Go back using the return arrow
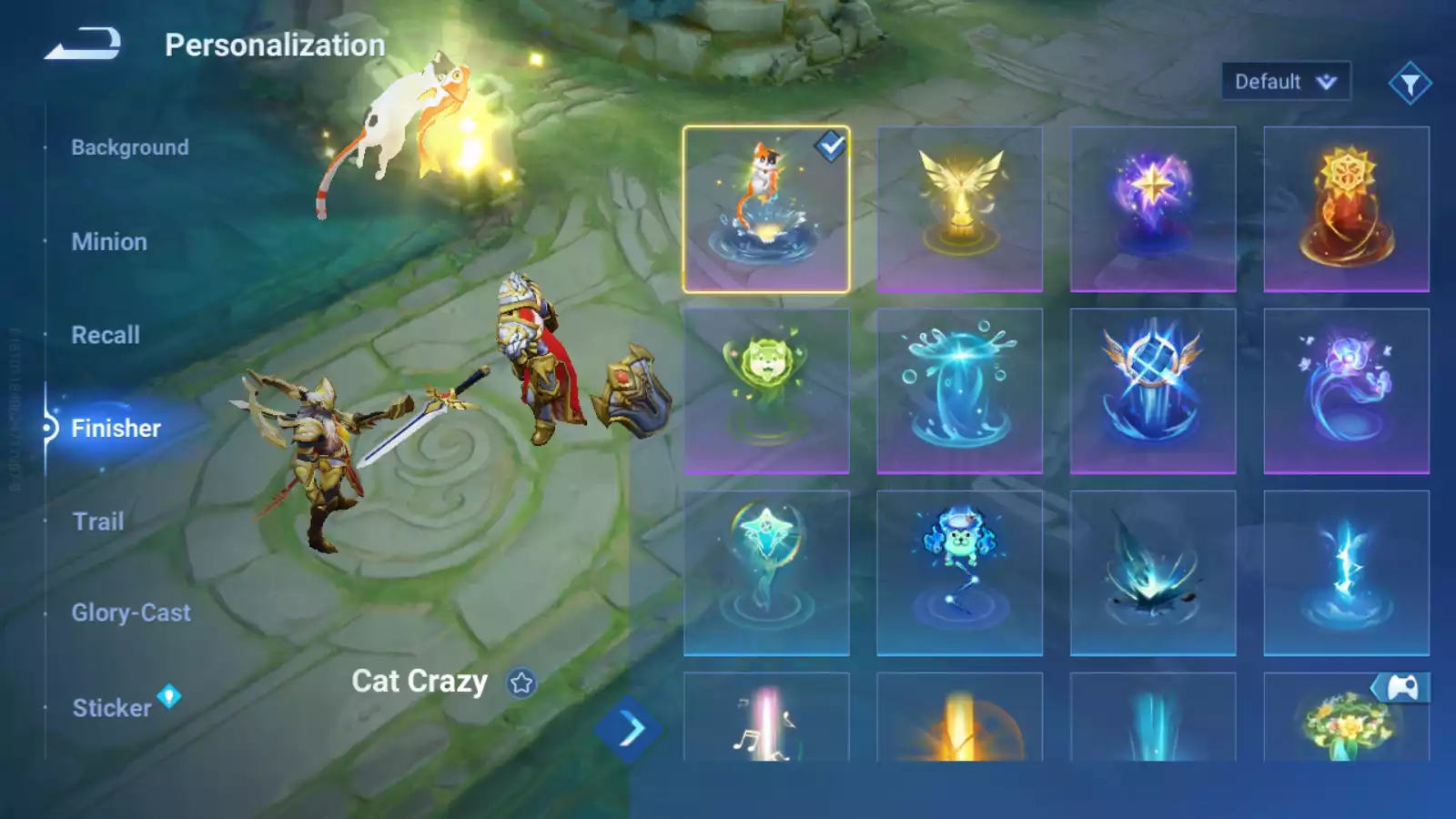This screenshot has width=1456, height=819. pyautogui.click(x=83, y=44)
